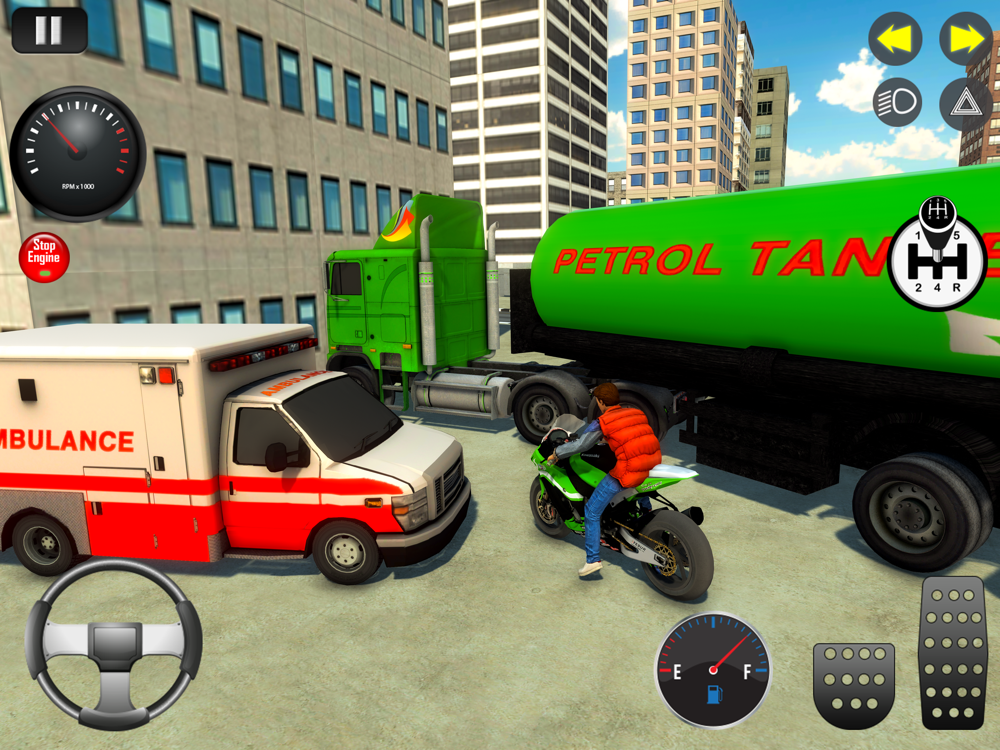The height and width of the screenshot is (750, 1000).
Task: Tap the brake pedal
Action: 853,684
